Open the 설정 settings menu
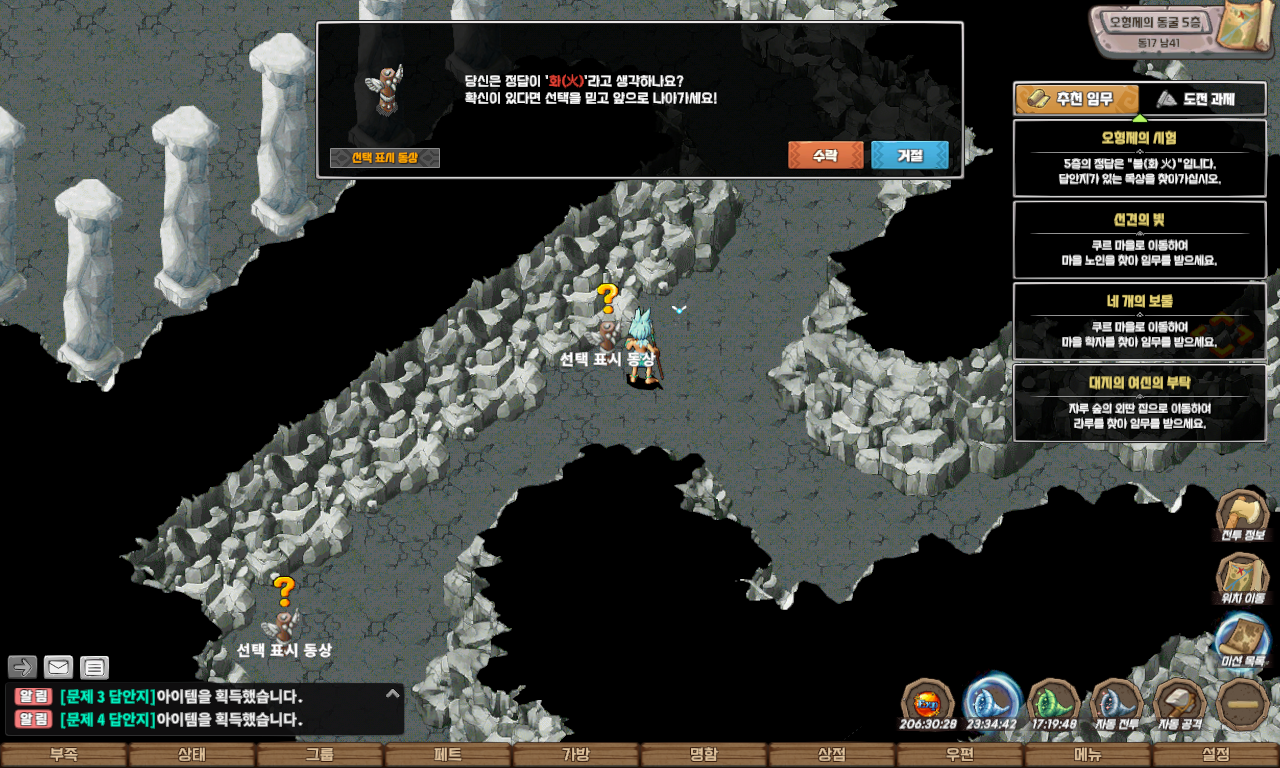The width and height of the screenshot is (1280, 768). [x=1215, y=755]
